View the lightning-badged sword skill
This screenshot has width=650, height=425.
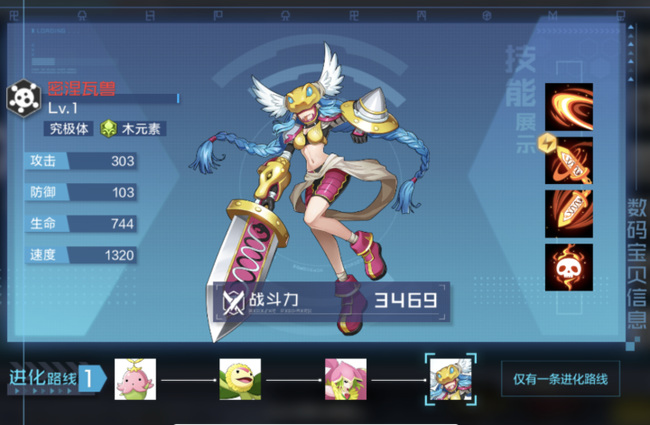pyautogui.click(x=569, y=160)
